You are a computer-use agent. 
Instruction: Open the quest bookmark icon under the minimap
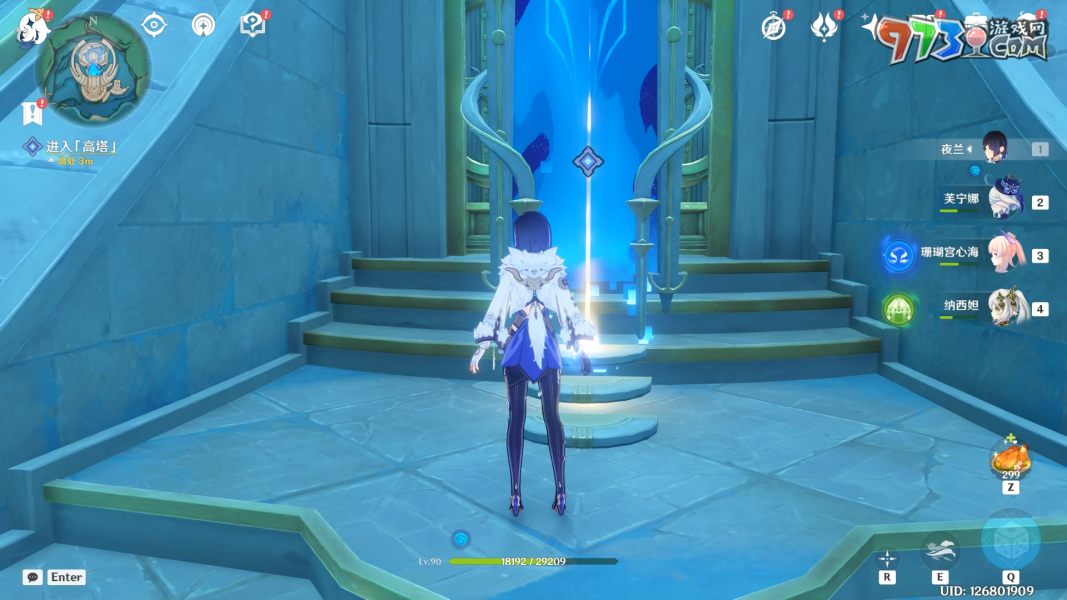[30, 113]
